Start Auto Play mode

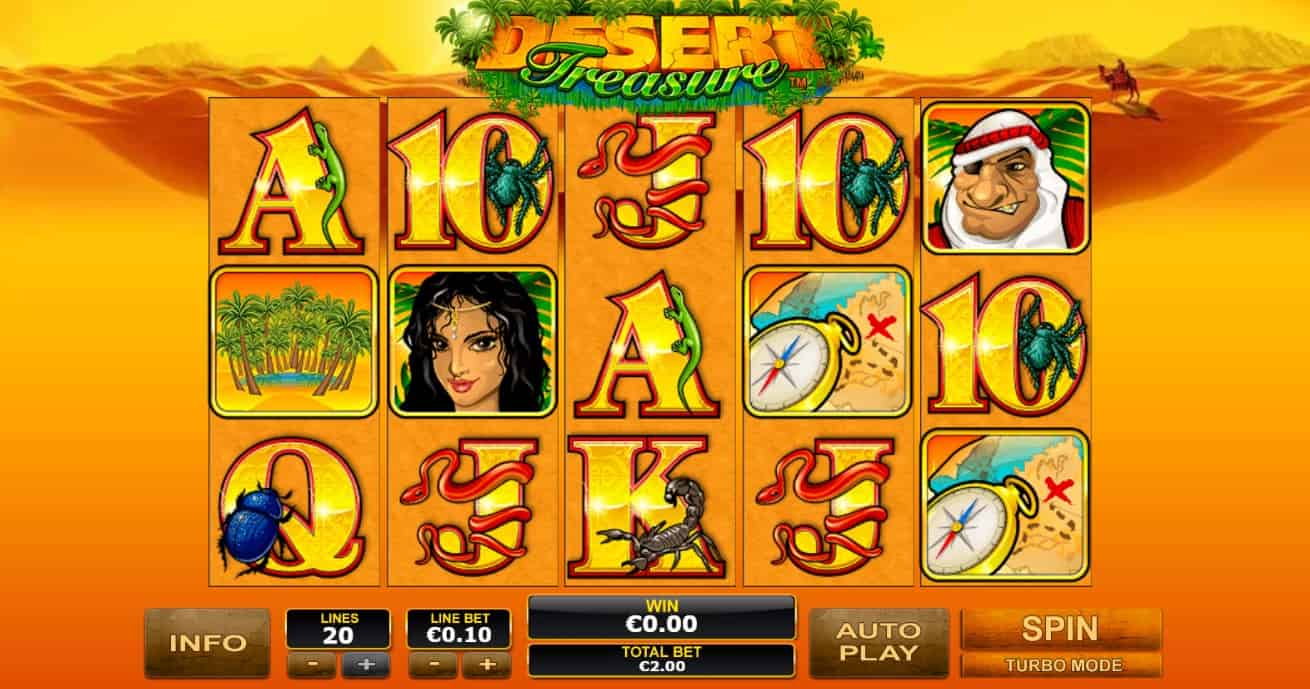click(x=877, y=642)
